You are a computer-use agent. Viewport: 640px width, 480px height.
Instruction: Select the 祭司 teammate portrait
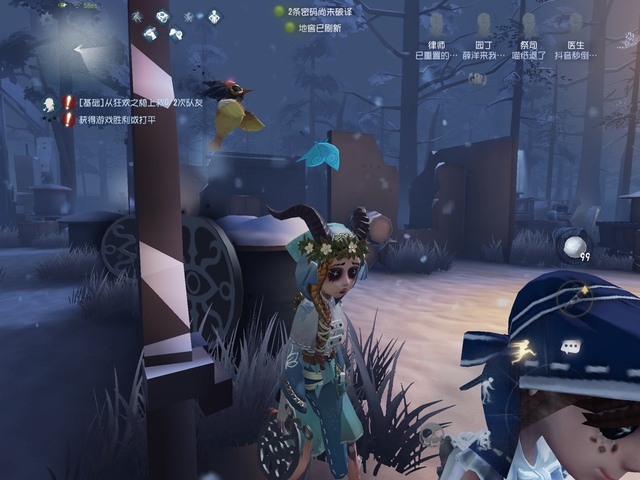point(529,23)
